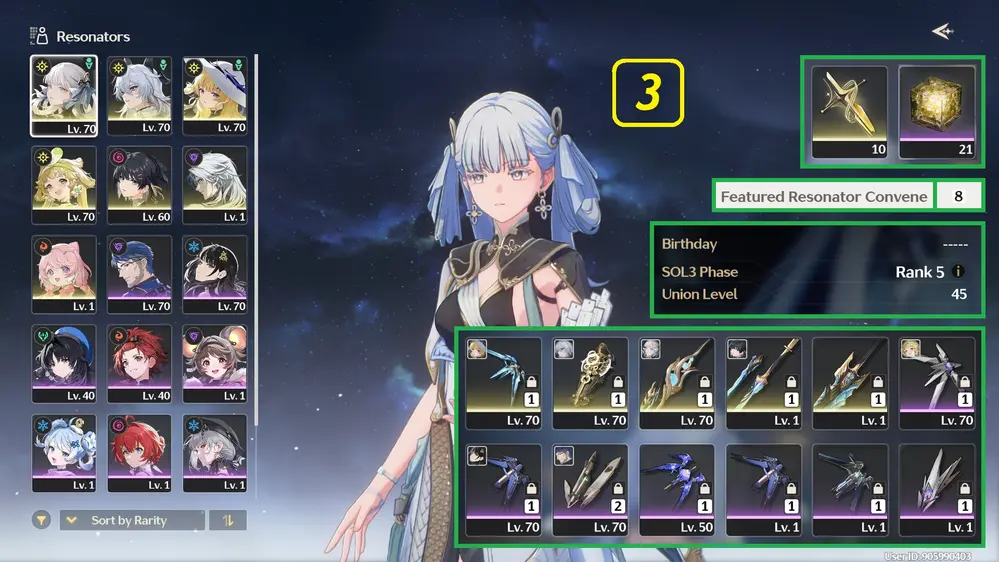Select the light-blue-haired girl resonator
This screenshot has height=562, width=999.
tap(64, 453)
